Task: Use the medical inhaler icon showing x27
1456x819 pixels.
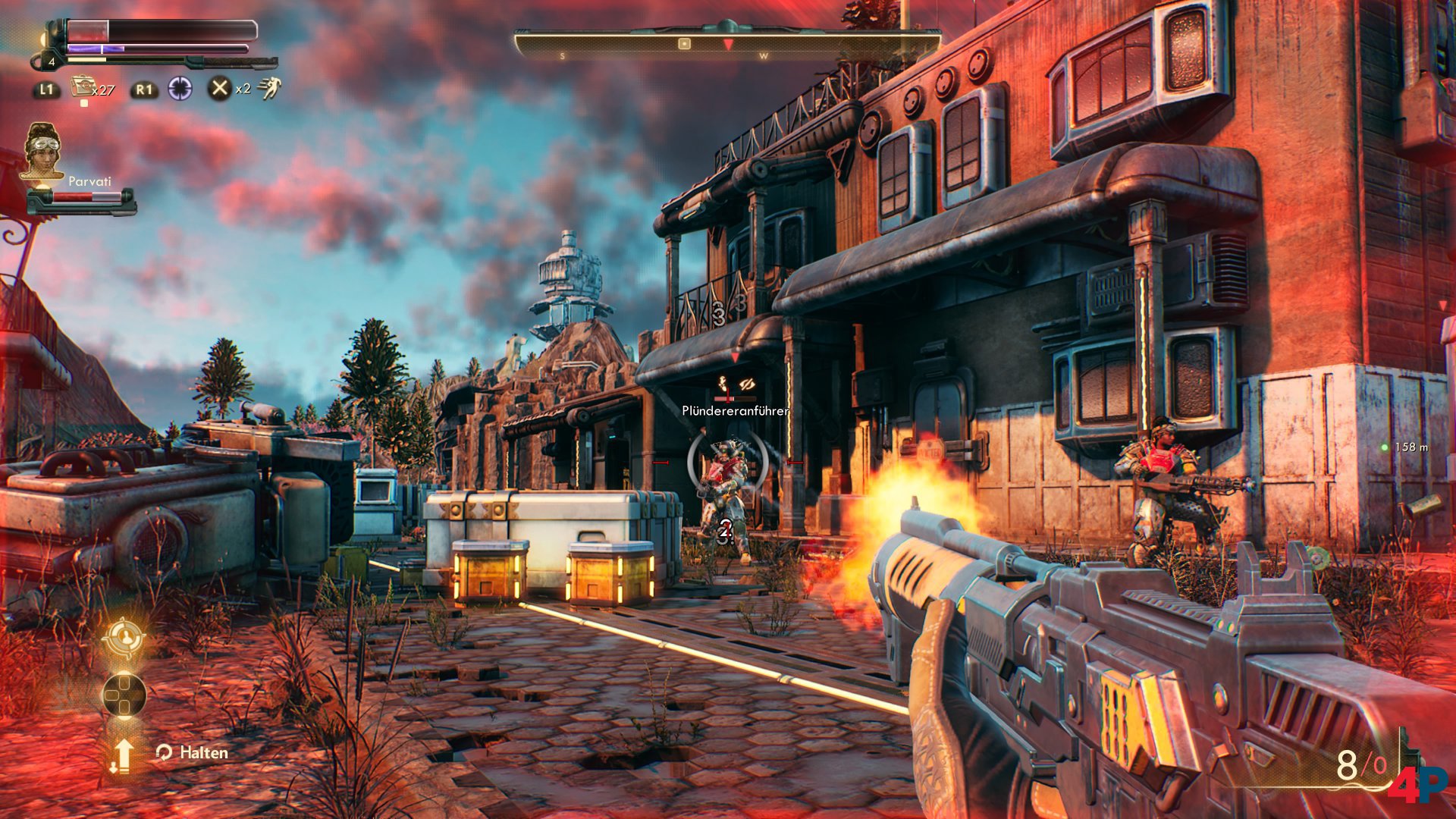Action: (82, 87)
